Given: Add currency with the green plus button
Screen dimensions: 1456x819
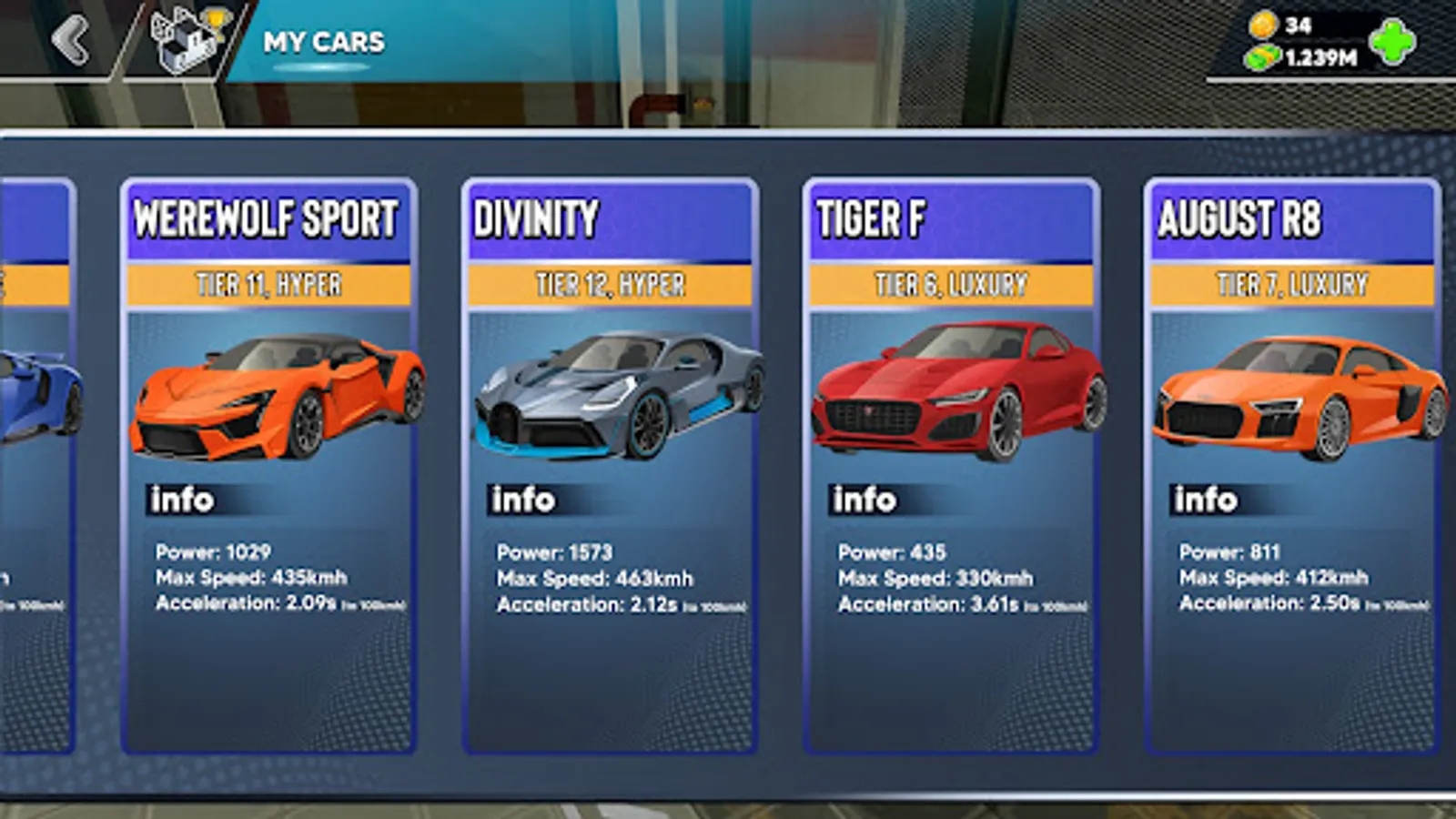Looking at the screenshot, I should pos(1393,43).
